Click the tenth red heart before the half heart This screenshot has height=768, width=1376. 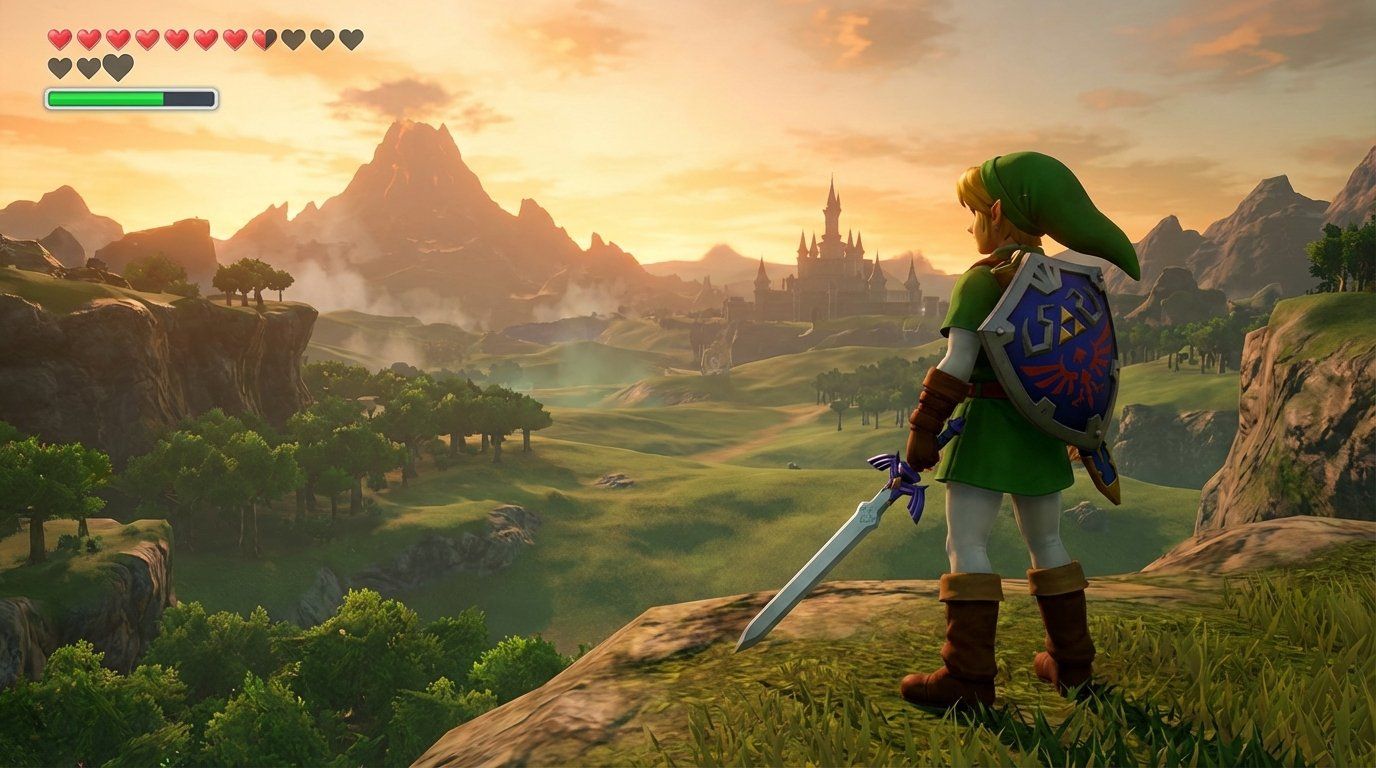[234, 38]
